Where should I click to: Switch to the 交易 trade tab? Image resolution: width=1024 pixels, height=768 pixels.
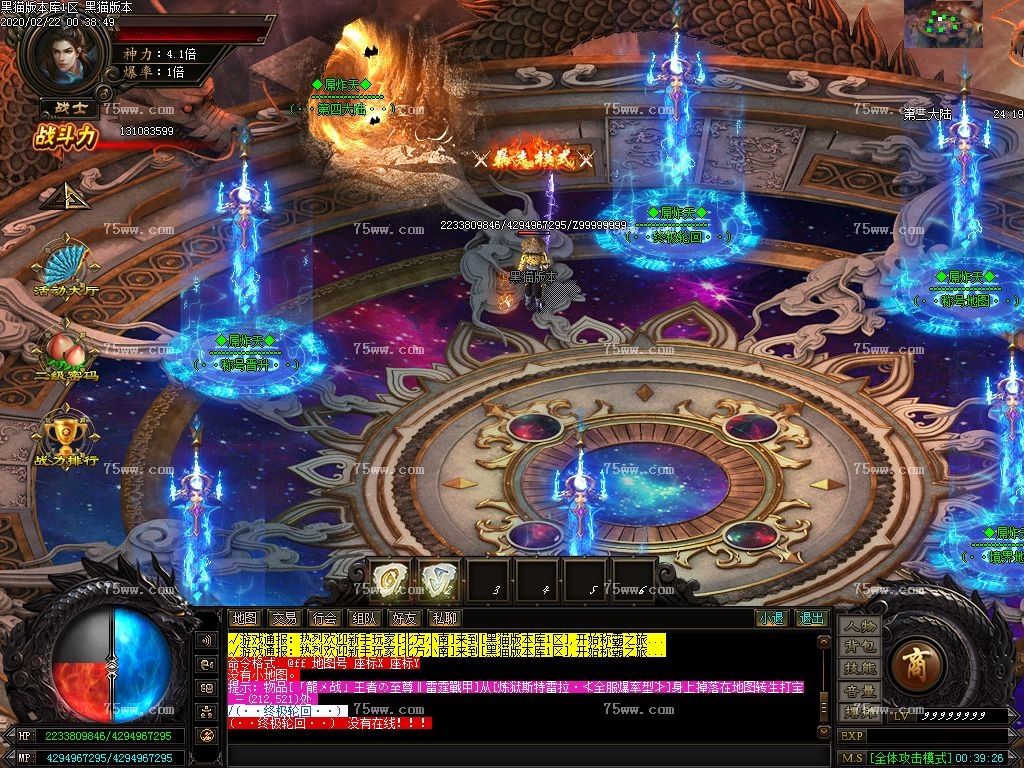284,618
